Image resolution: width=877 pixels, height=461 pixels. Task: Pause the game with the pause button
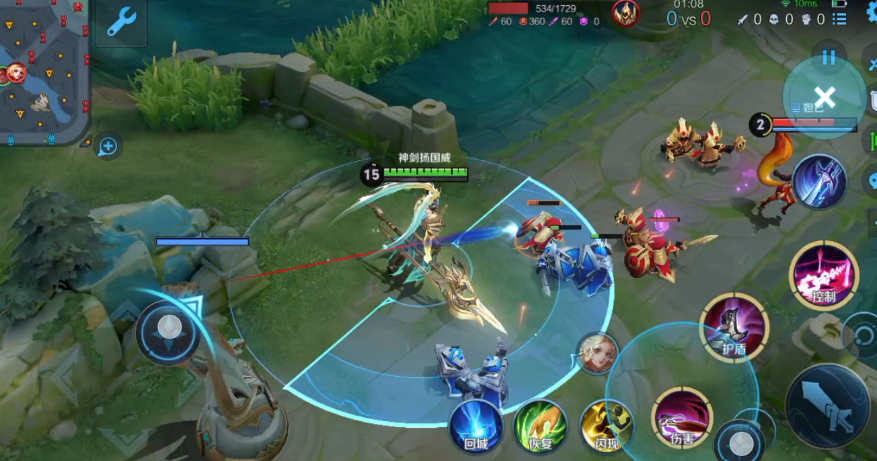pos(828,57)
